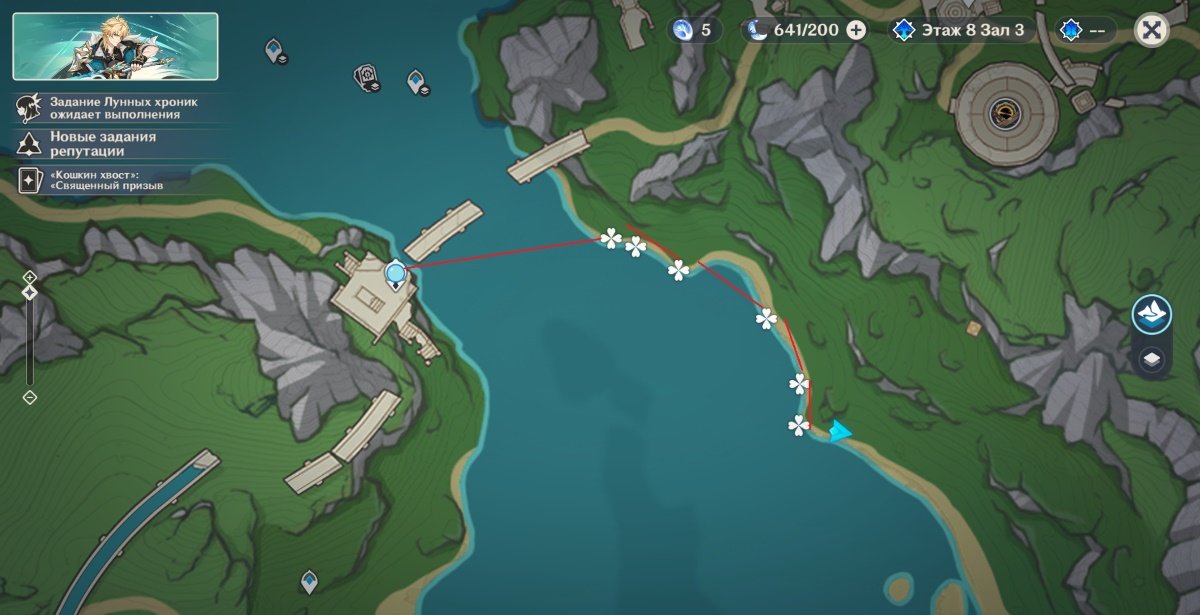Toggle the stacked map layers button
1200x615 pixels.
tap(1151, 359)
